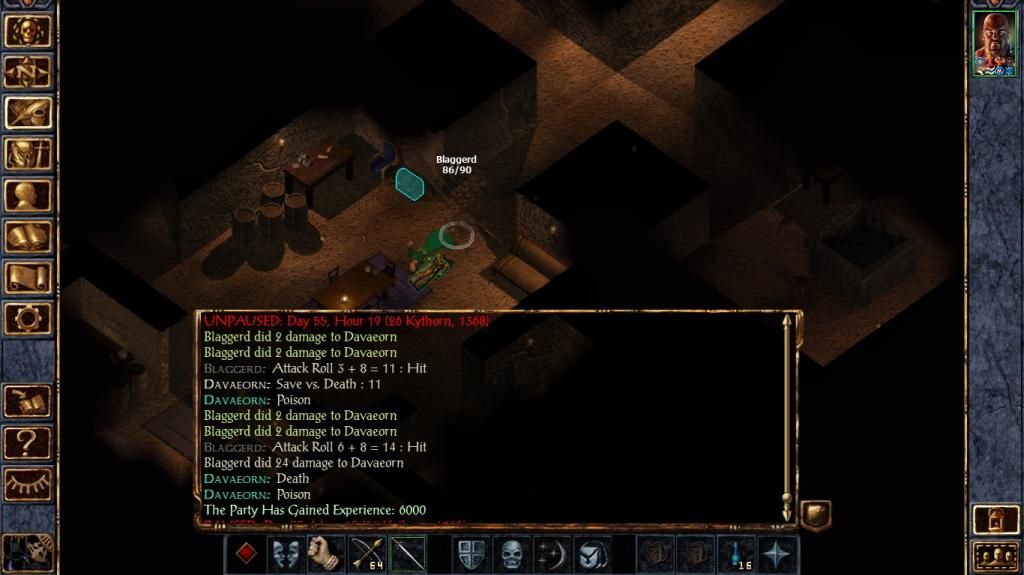
Task: Open the options gear menu
Action: (28, 318)
